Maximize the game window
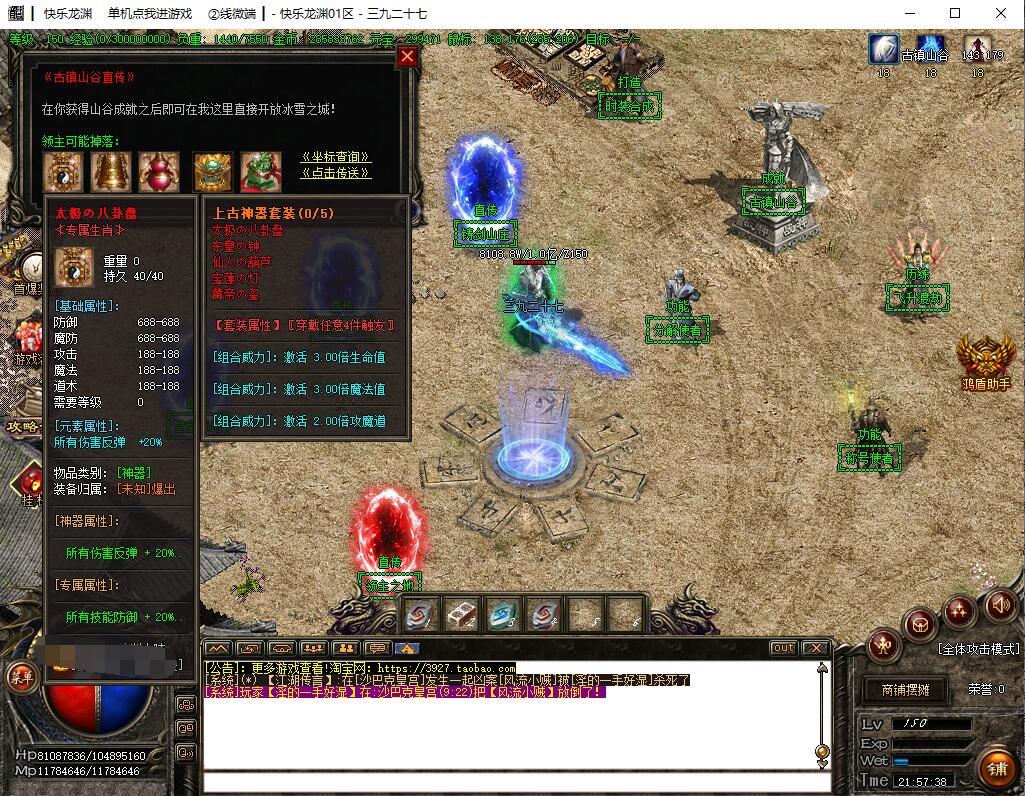Image resolution: width=1025 pixels, height=796 pixels. click(x=955, y=13)
